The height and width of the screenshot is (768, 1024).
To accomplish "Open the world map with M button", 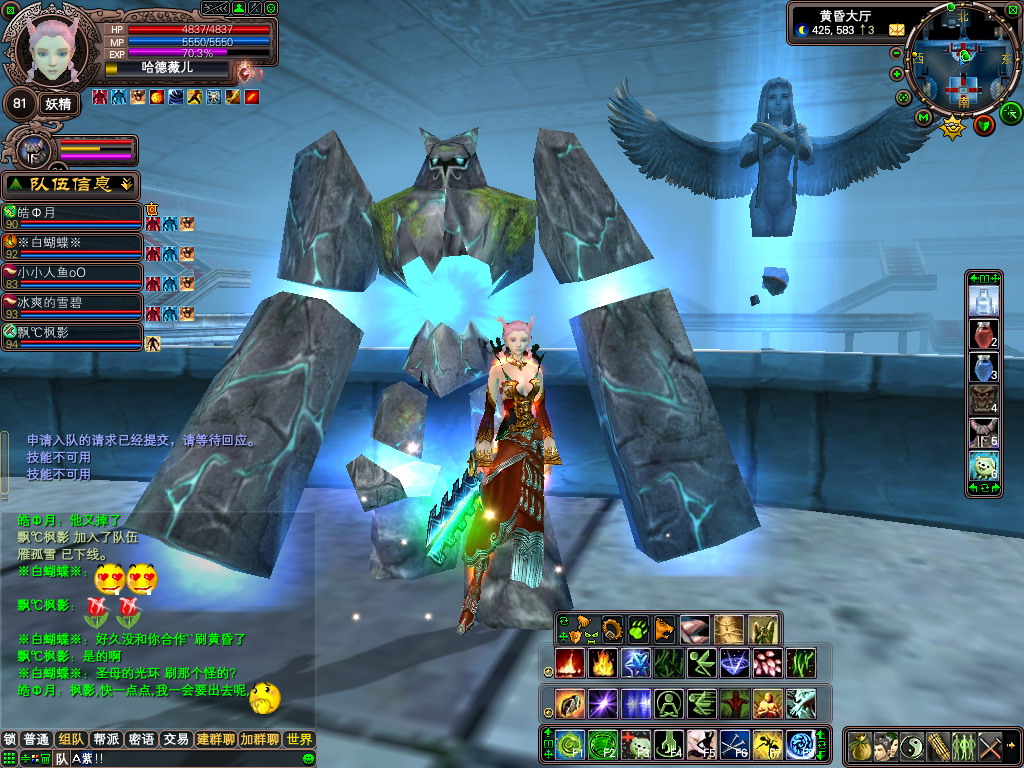I will click(923, 118).
